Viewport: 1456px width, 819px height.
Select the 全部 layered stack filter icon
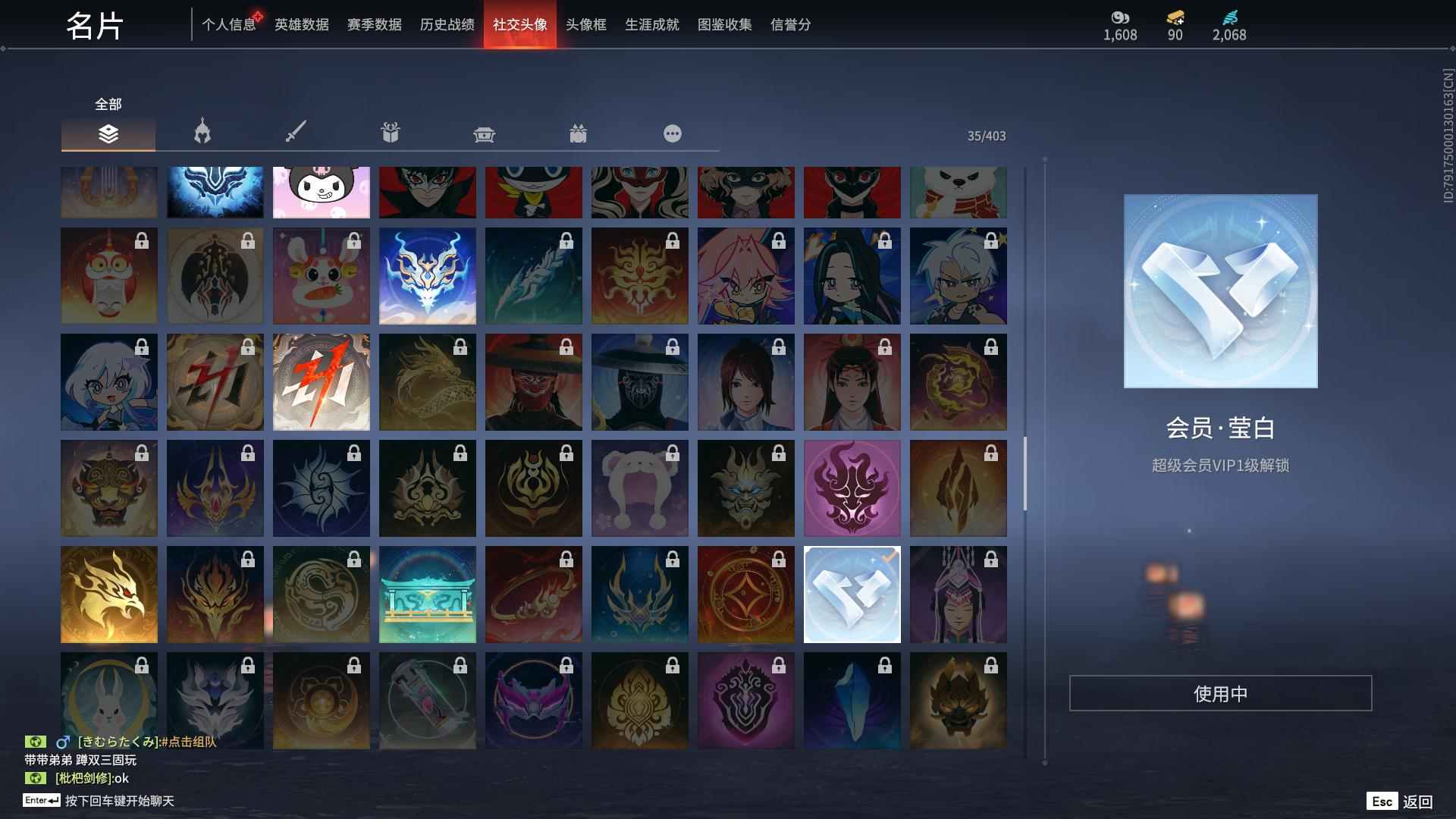point(108,133)
